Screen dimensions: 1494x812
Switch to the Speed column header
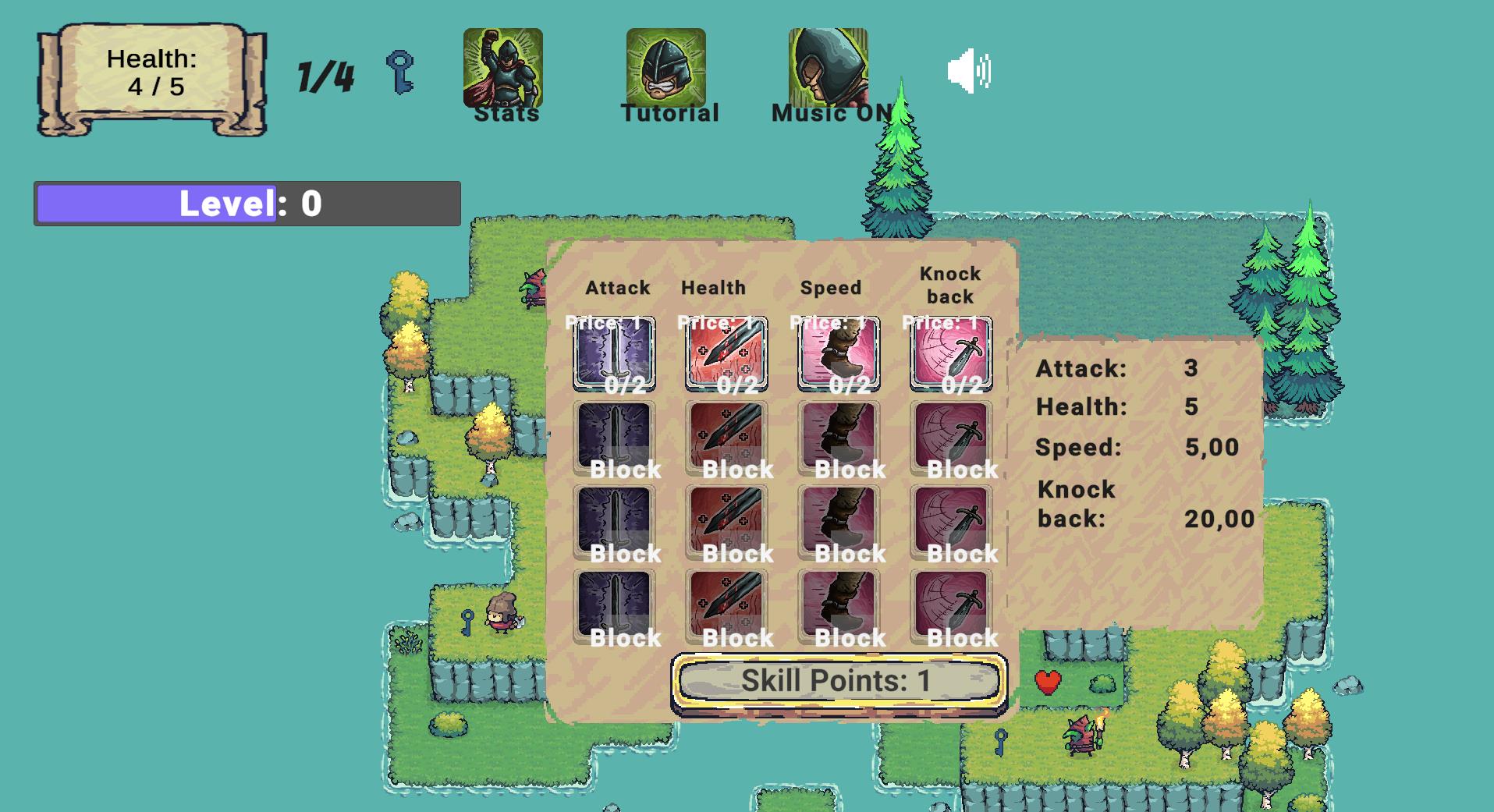click(831, 287)
